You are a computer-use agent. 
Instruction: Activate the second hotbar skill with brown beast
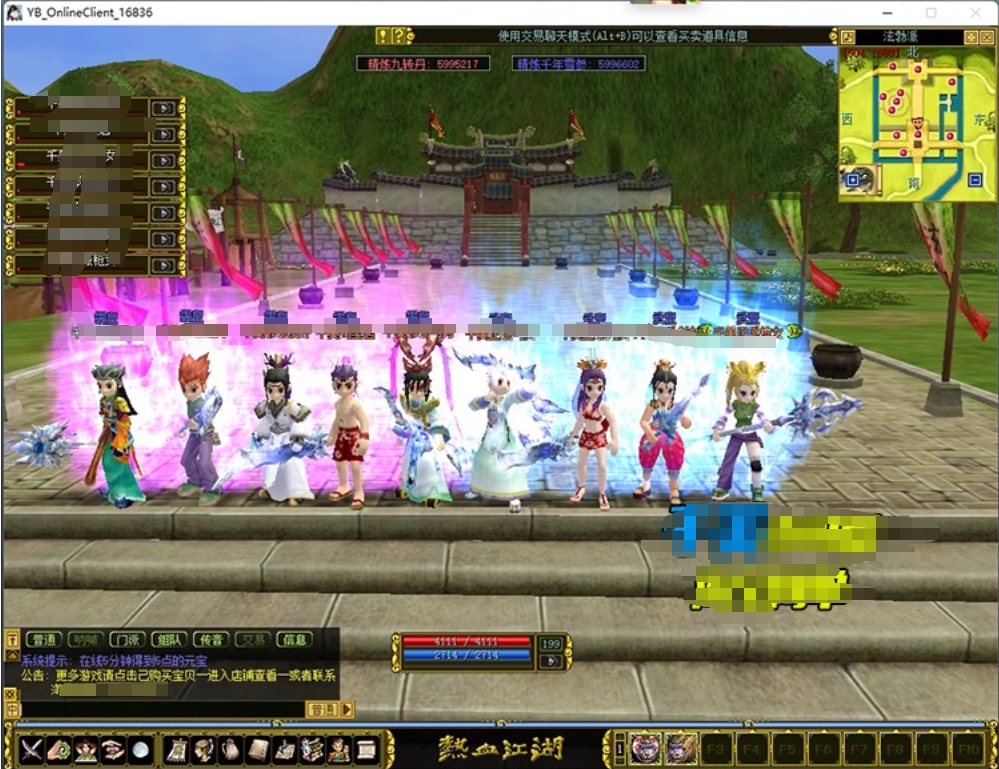(x=680, y=748)
